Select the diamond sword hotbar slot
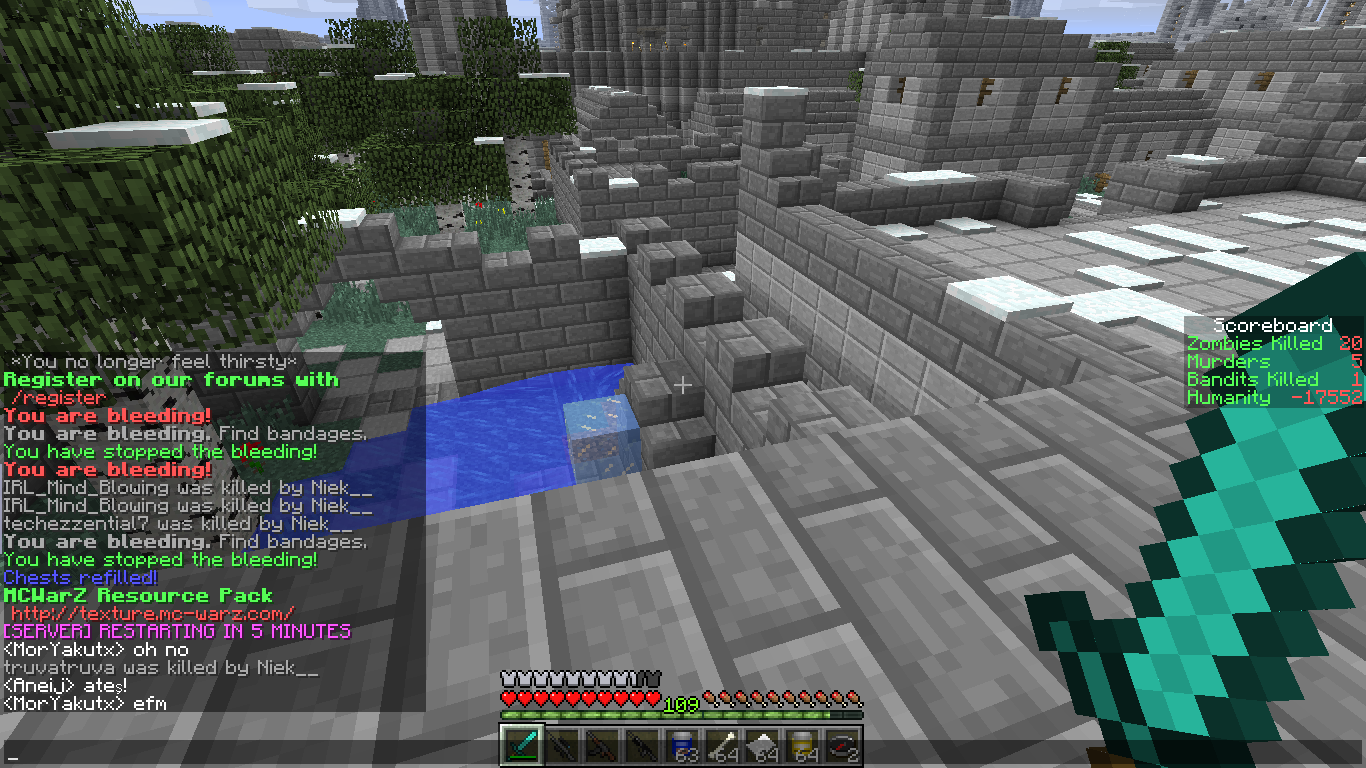 (522, 745)
